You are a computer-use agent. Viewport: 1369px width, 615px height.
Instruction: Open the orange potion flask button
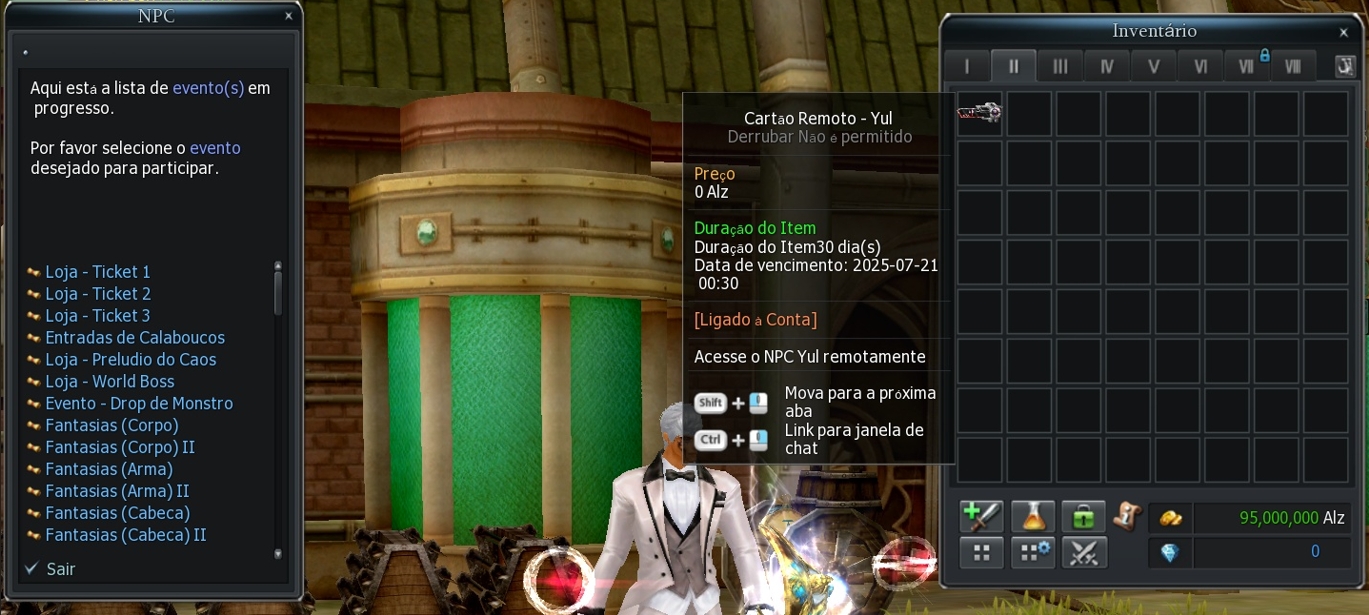point(1033,516)
